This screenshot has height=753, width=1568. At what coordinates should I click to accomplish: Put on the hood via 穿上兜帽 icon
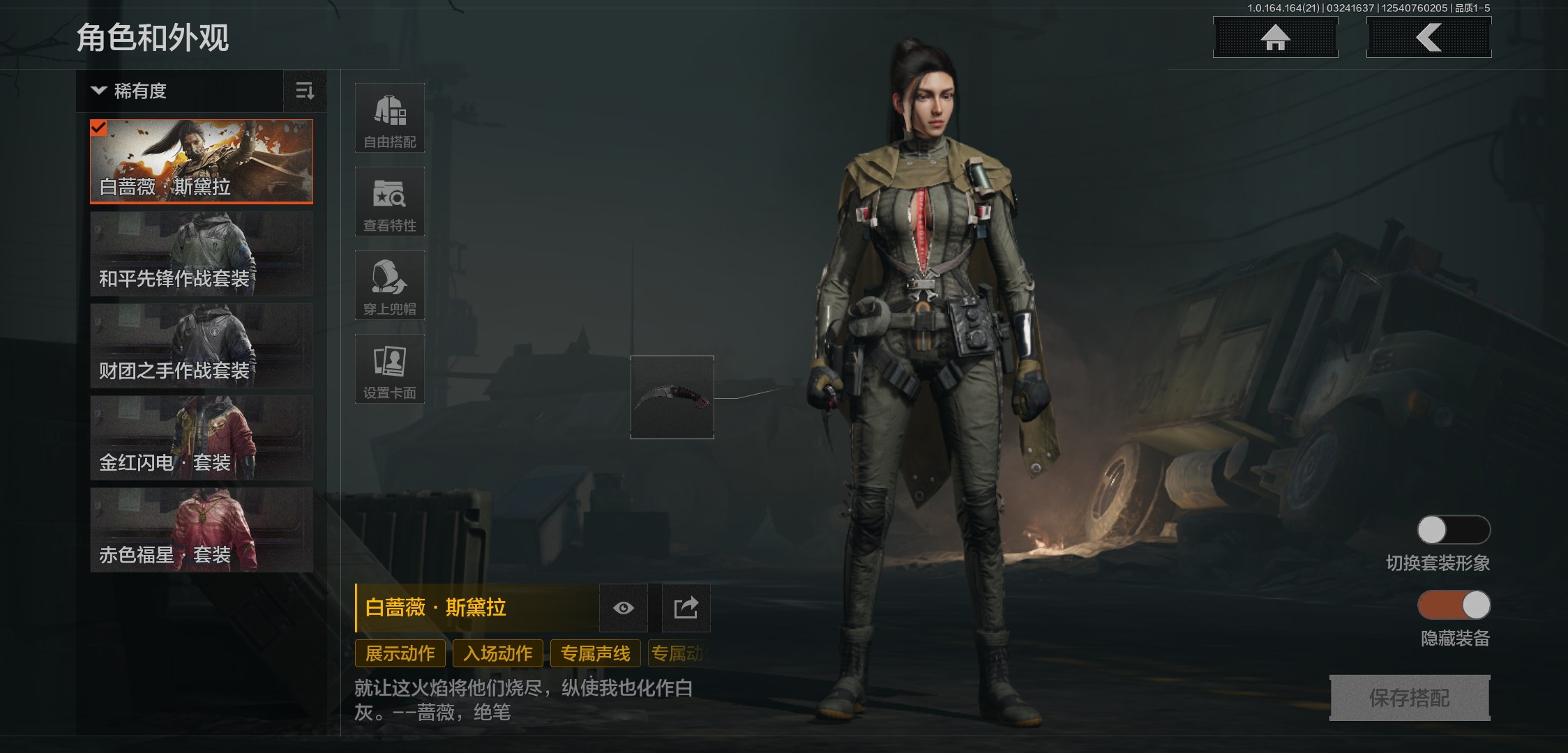(x=390, y=284)
